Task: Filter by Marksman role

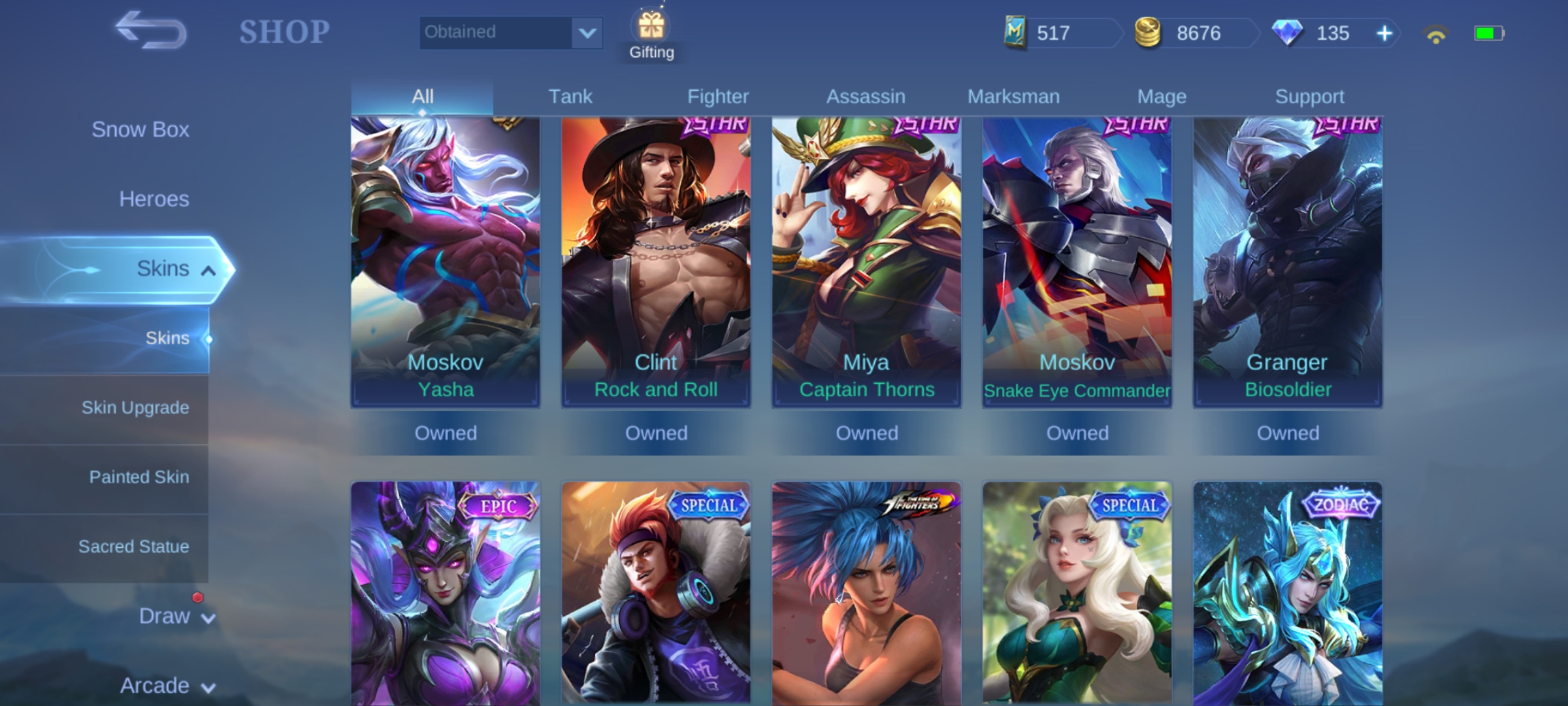Action: 1013,97
